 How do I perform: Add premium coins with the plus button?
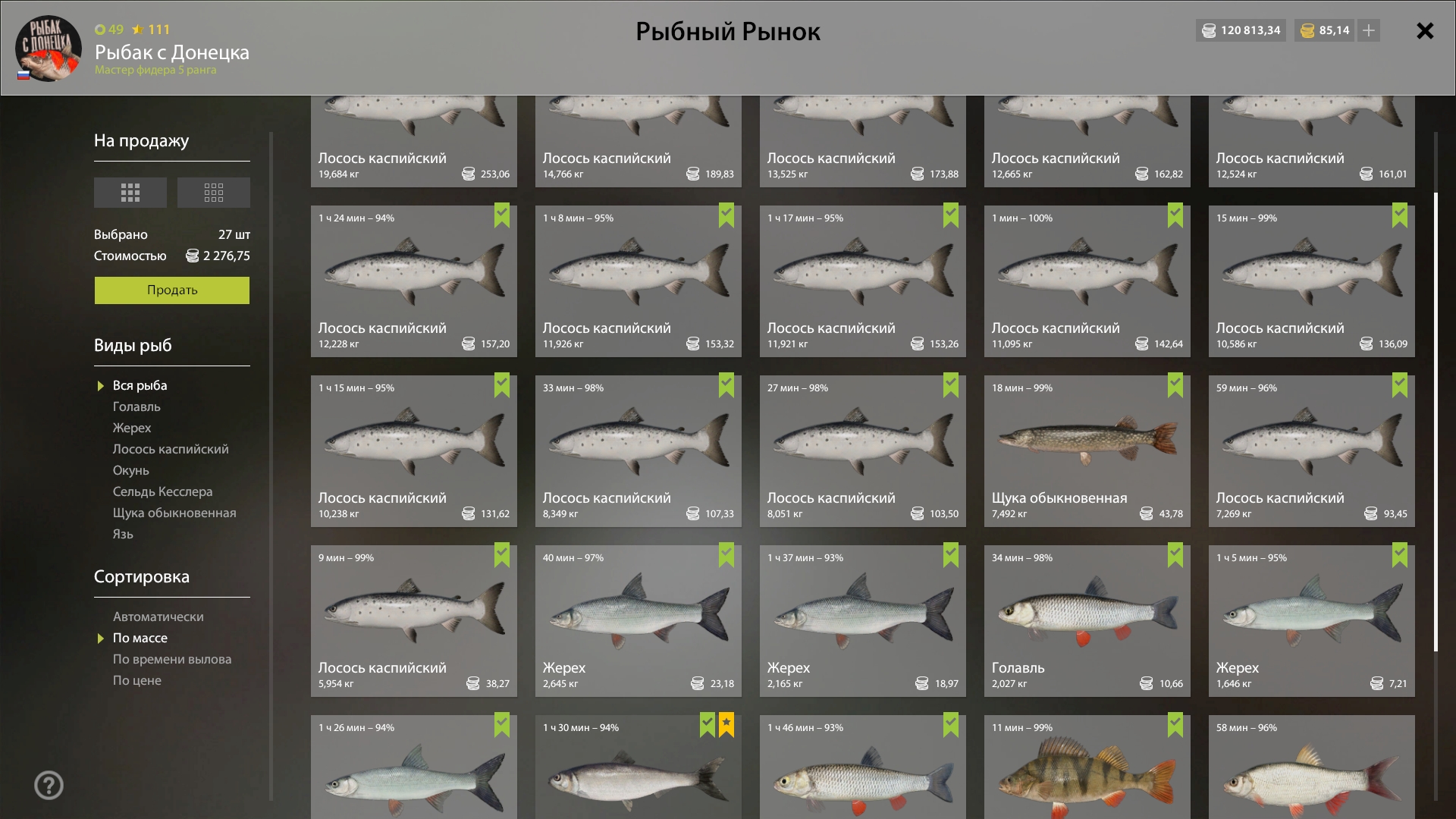point(1369,30)
